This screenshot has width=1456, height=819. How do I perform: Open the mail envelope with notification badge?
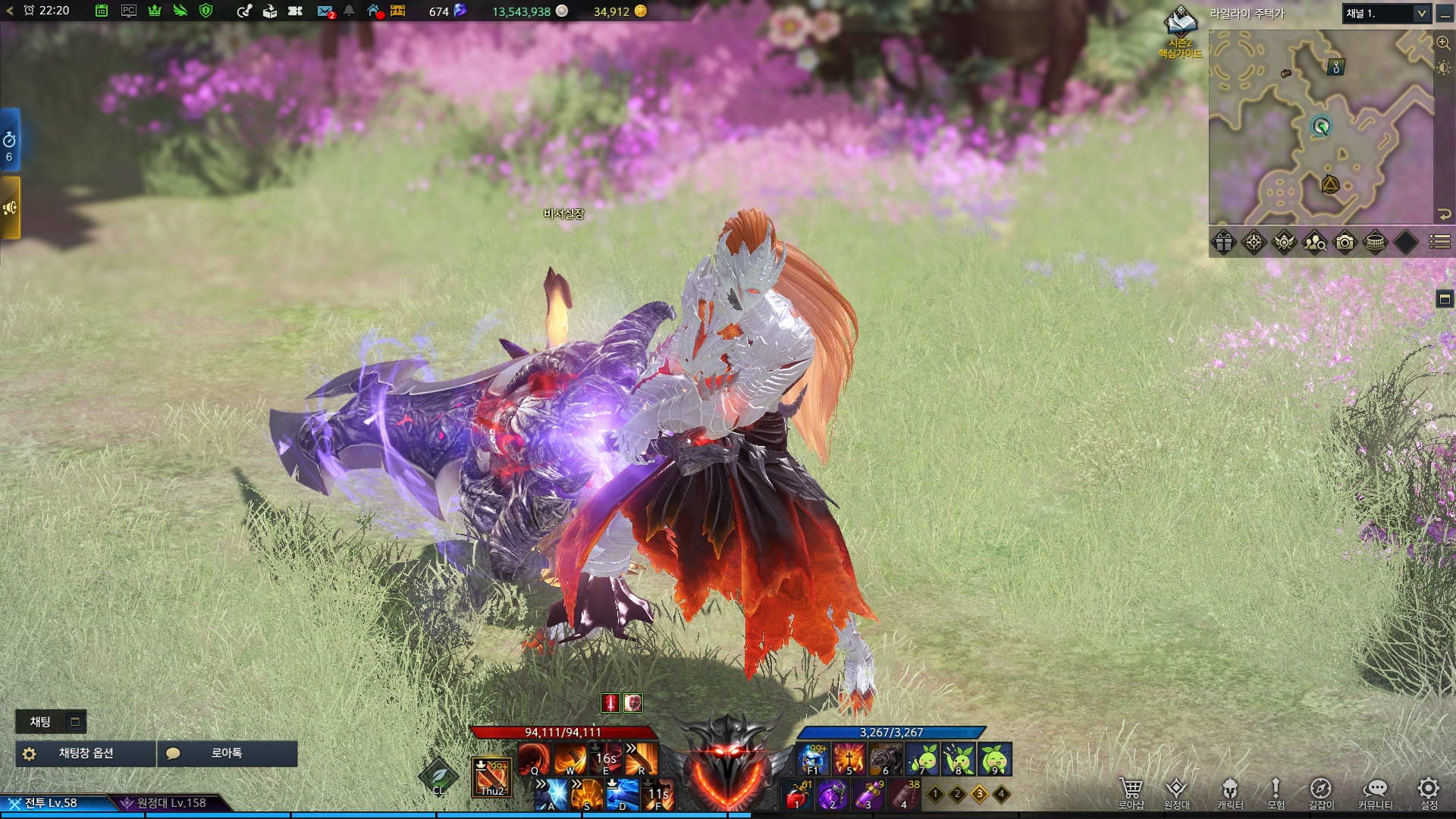point(325,11)
